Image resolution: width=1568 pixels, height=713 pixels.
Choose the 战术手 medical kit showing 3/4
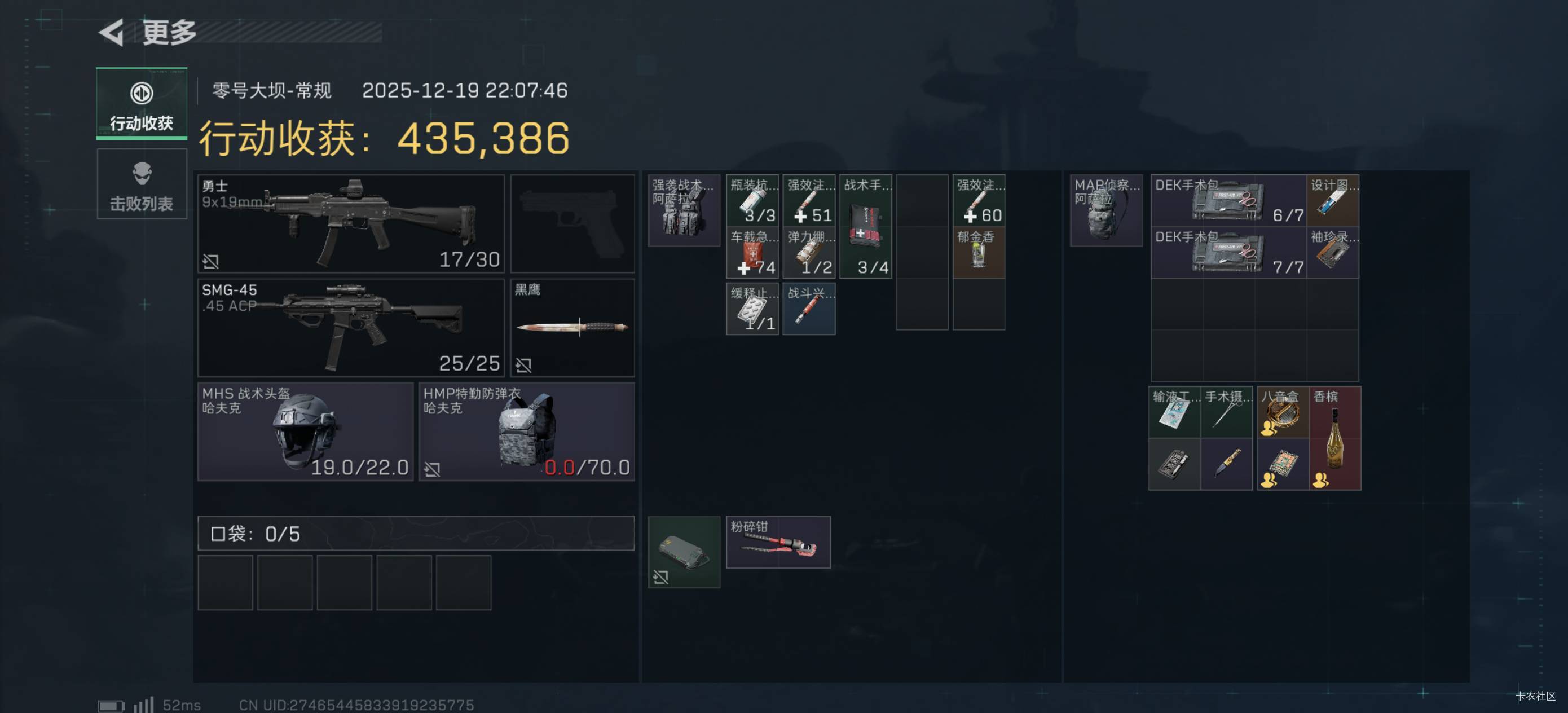tap(866, 227)
